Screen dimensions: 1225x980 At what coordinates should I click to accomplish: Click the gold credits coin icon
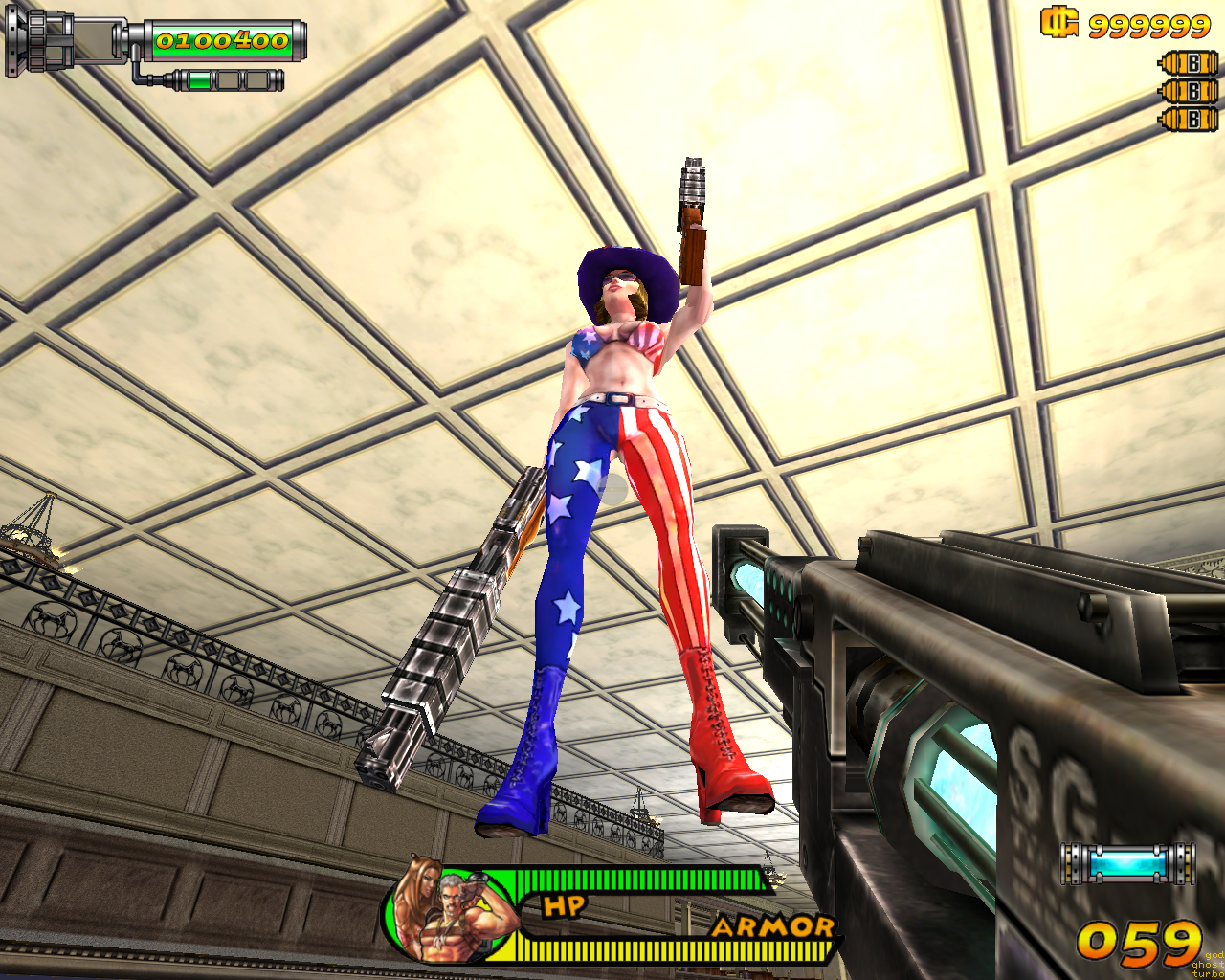[x=1059, y=22]
